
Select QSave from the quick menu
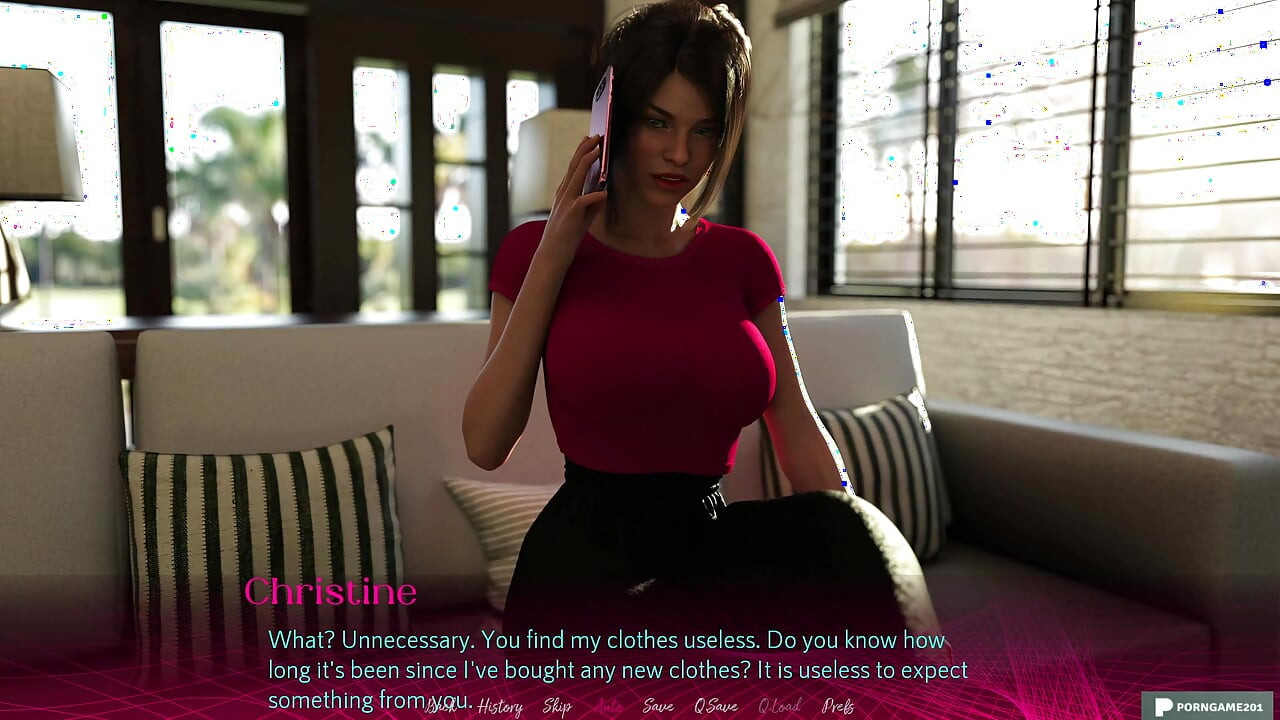click(x=715, y=706)
